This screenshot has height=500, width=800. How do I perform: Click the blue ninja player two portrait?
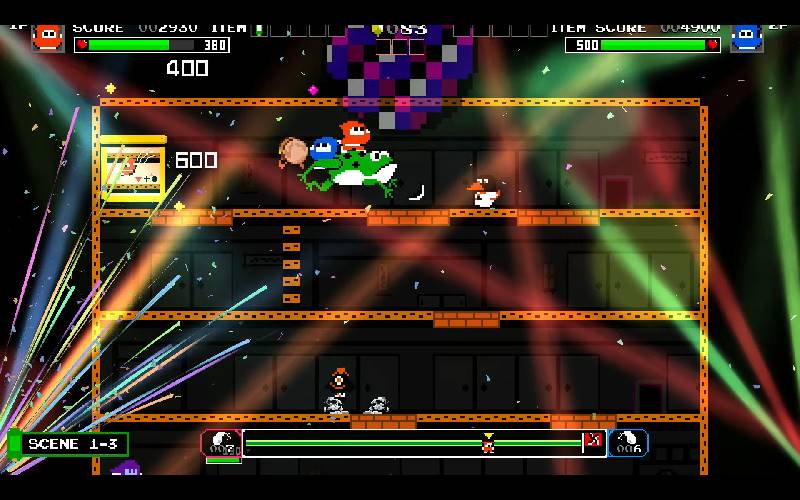click(746, 37)
